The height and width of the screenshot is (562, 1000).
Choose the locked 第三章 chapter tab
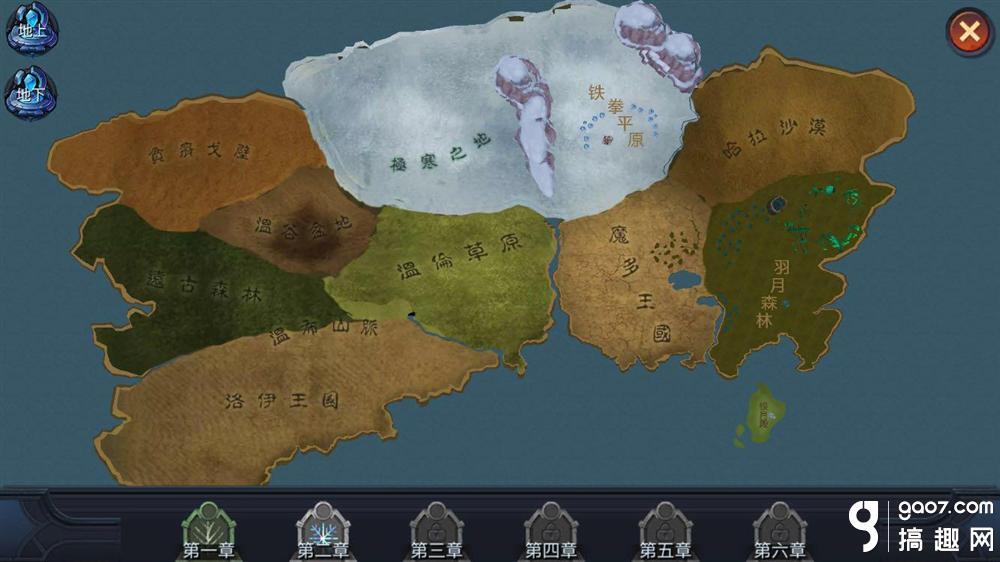[x=437, y=532]
